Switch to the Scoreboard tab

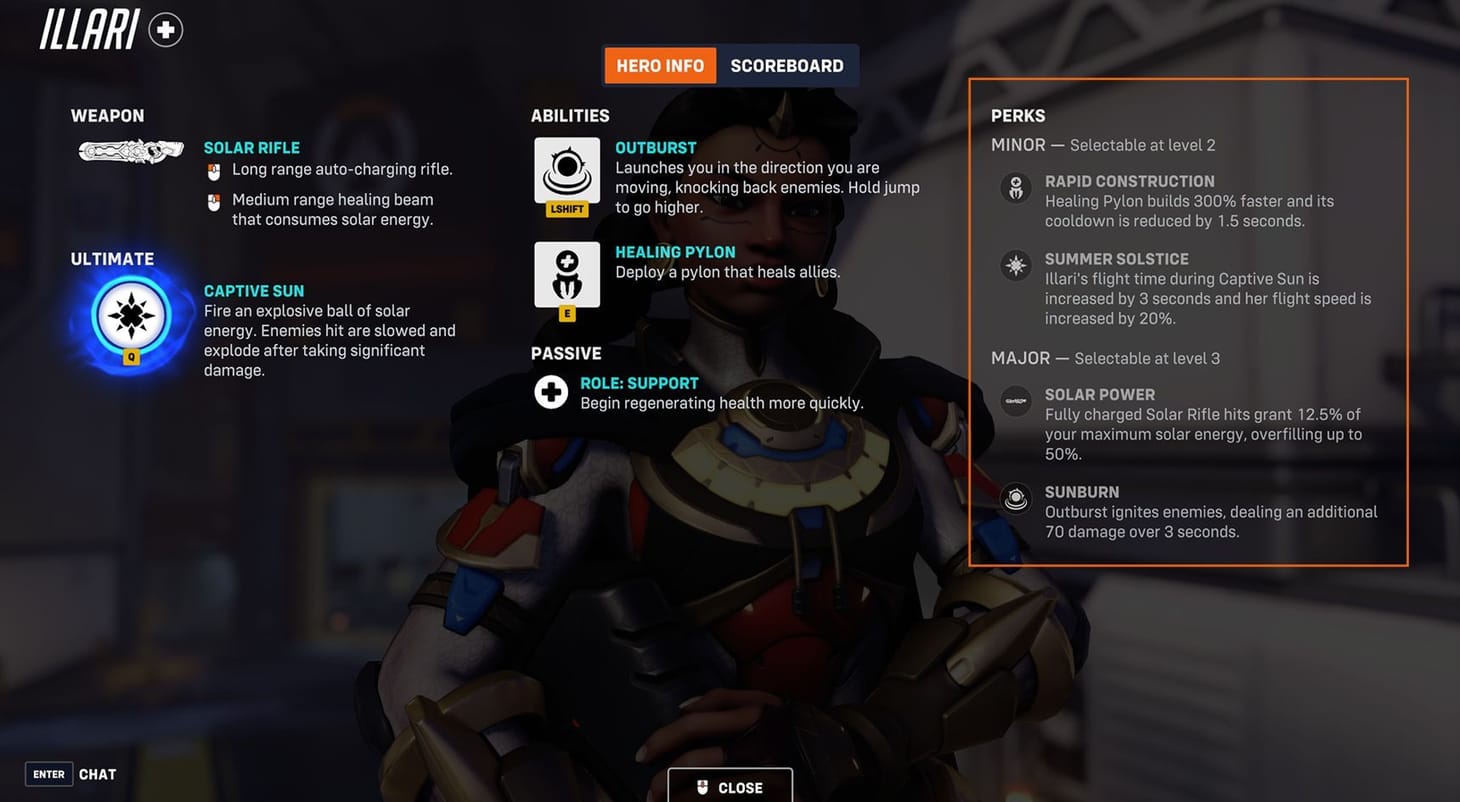[789, 65]
